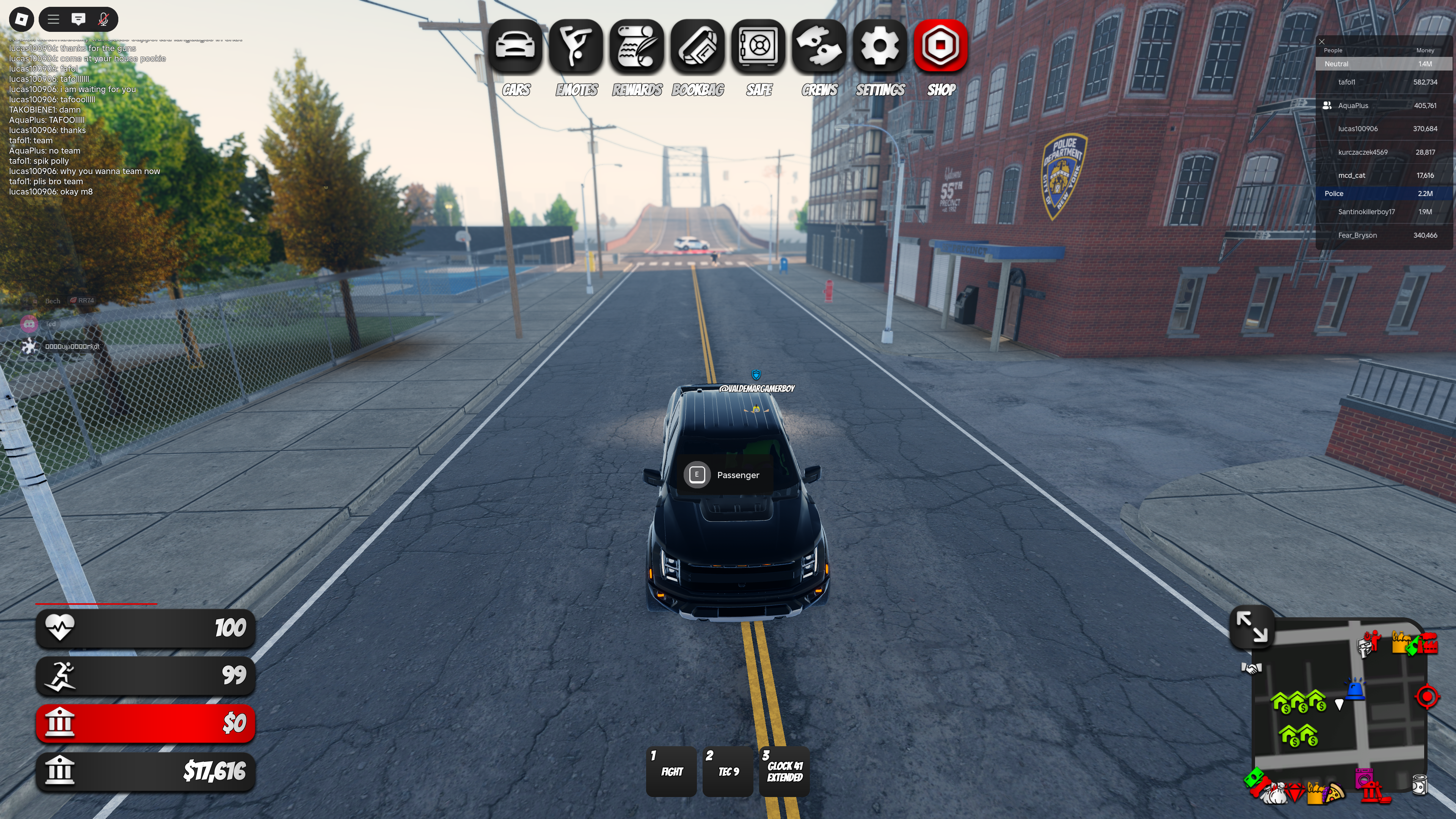The image size is (1456, 819).
Task: Open the Crews menu
Action: [819, 46]
